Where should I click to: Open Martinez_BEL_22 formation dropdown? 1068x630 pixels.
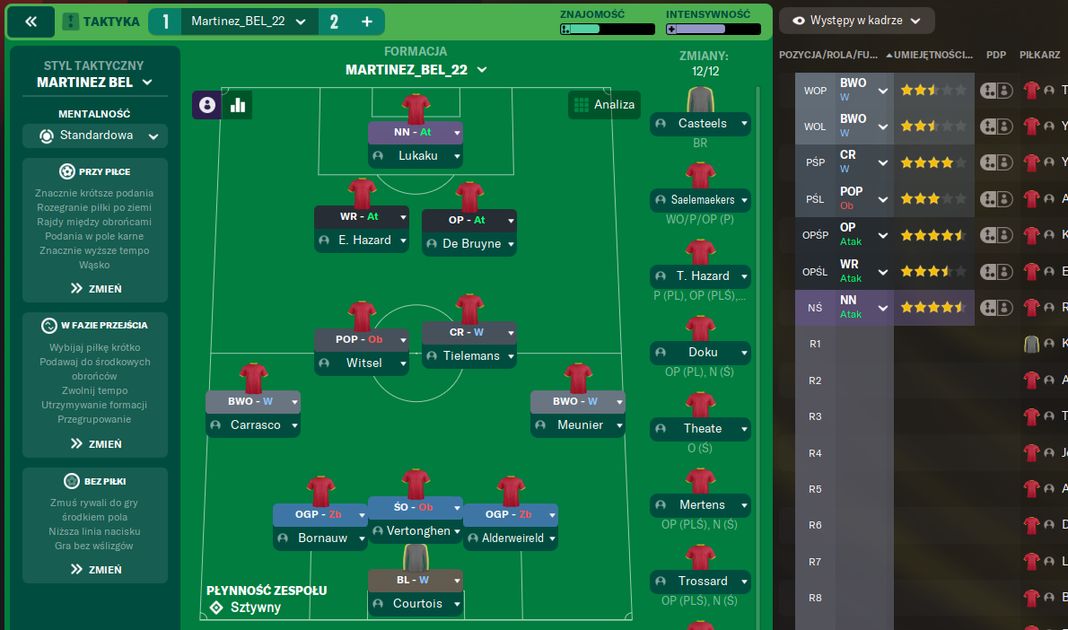click(416, 70)
